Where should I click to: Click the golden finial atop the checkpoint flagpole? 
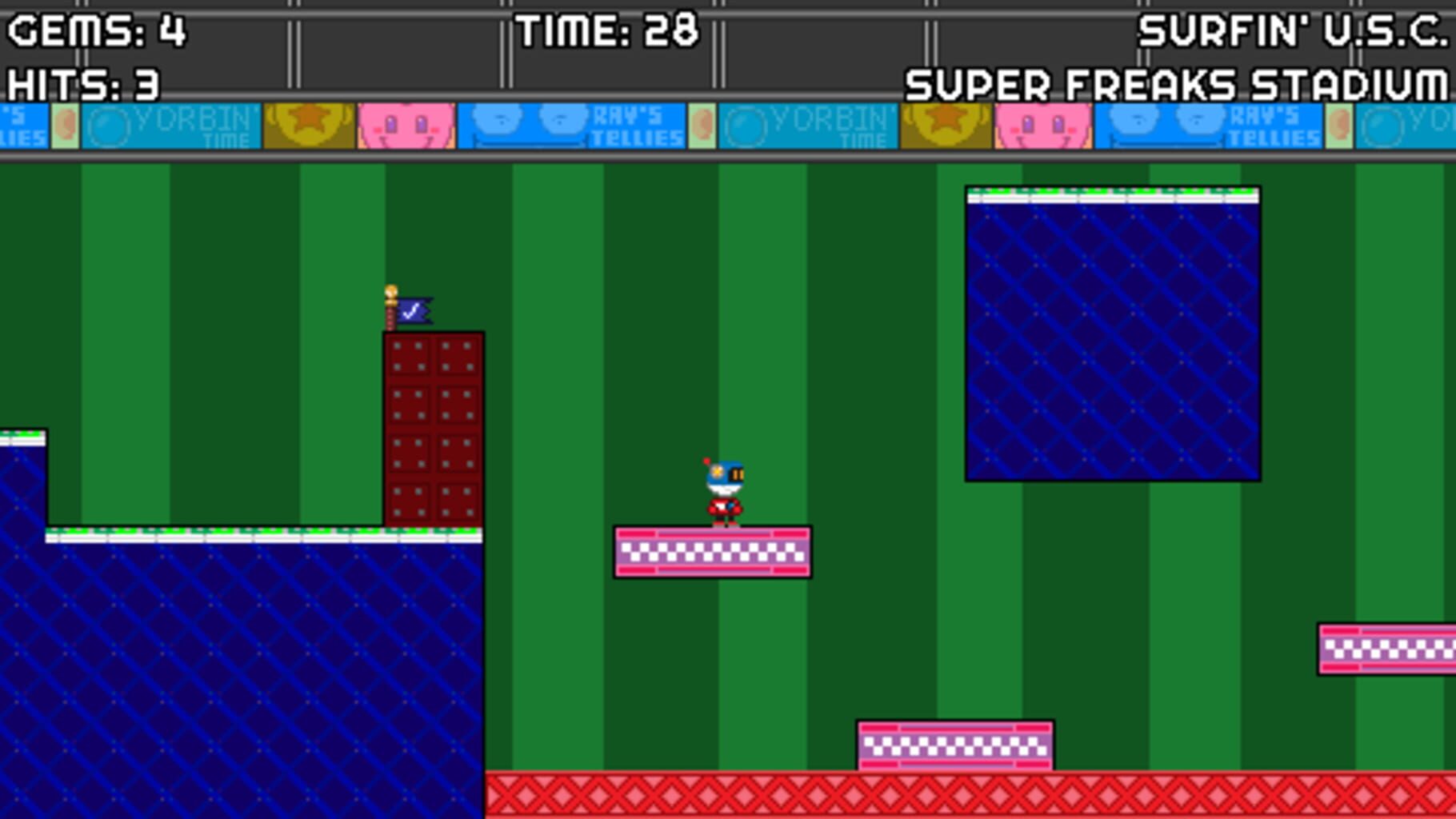click(x=390, y=293)
